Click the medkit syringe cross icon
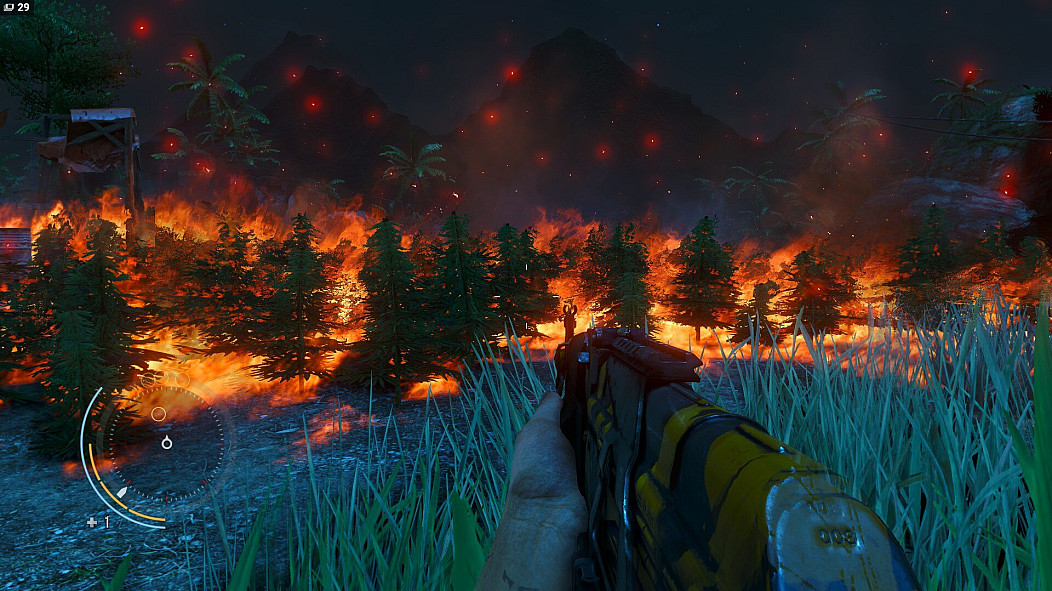The width and height of the screenshot is (1052, 591). point(92,522)
